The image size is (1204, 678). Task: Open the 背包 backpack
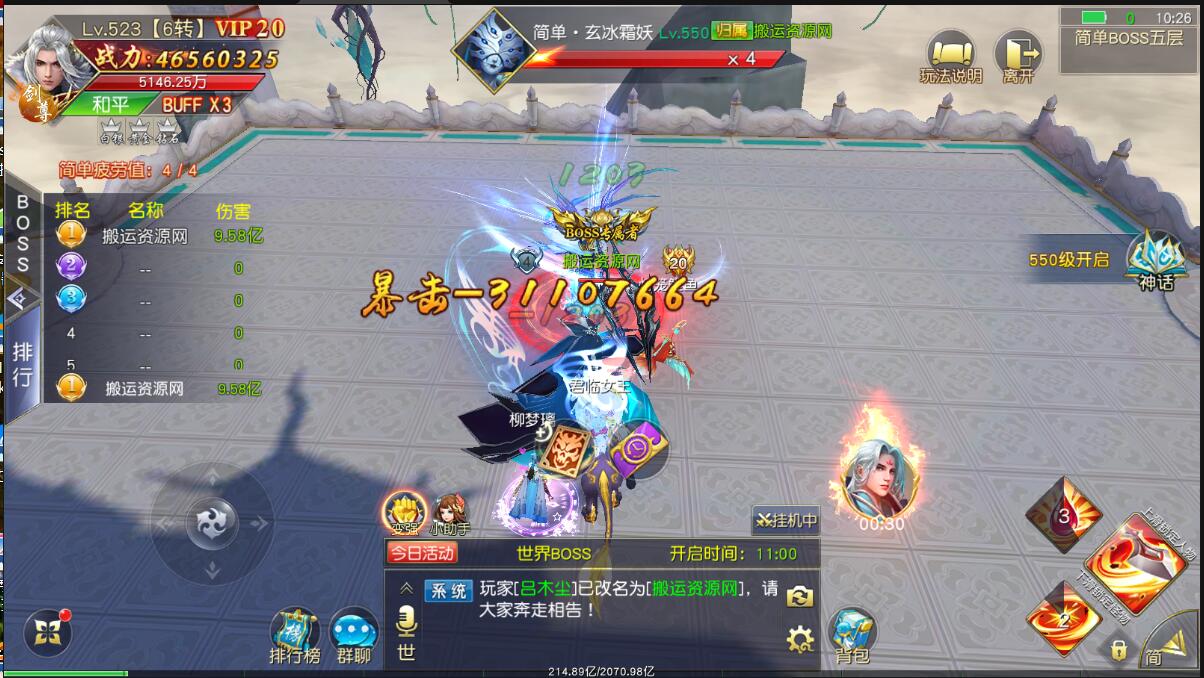[852, 634]
